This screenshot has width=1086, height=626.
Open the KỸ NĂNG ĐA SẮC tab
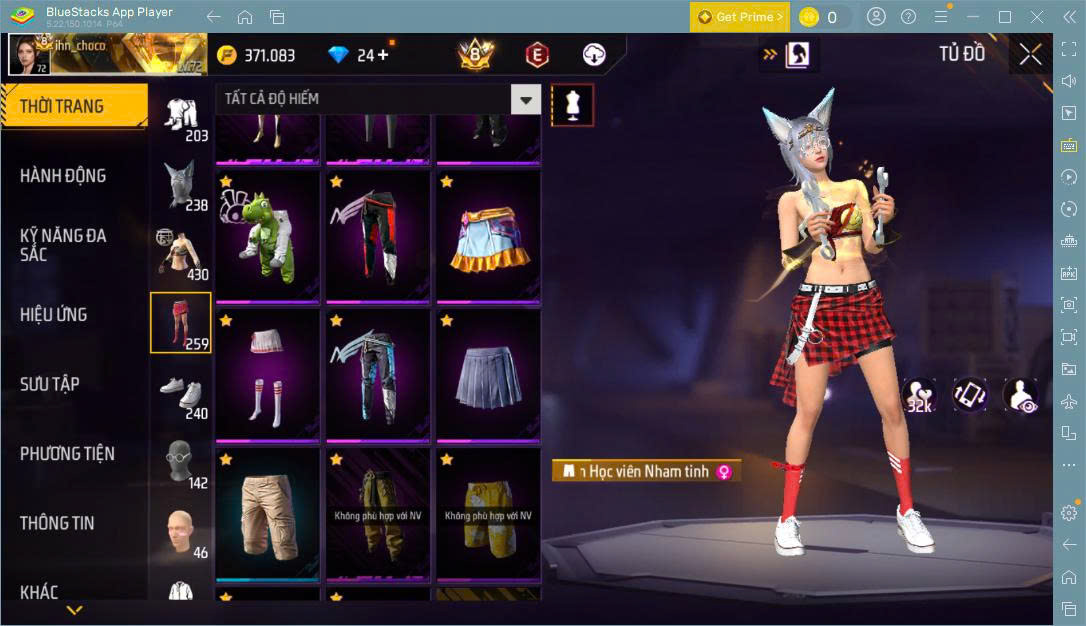[63, 245]
